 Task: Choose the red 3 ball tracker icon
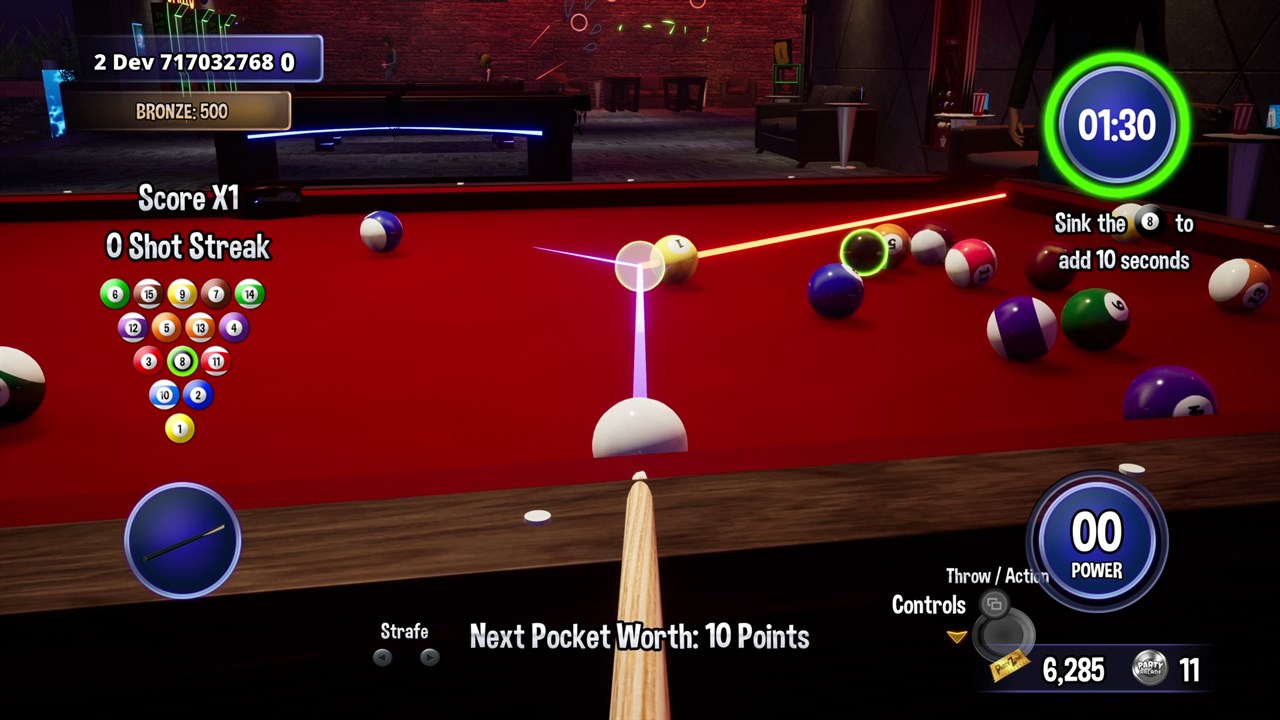(x=147, y=361)
